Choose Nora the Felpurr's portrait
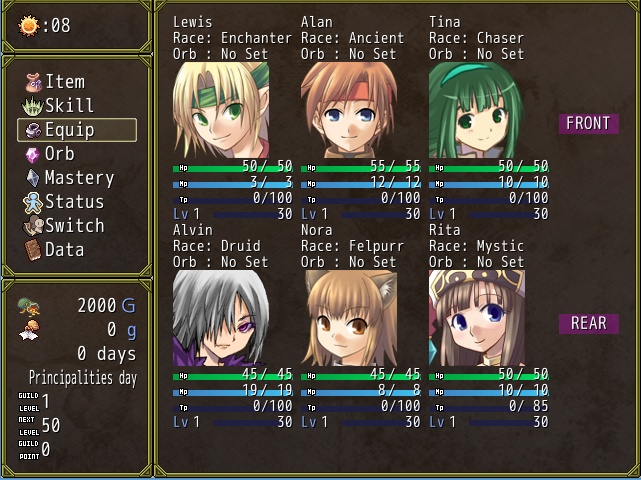641x480 pixels. coord(349,318)
